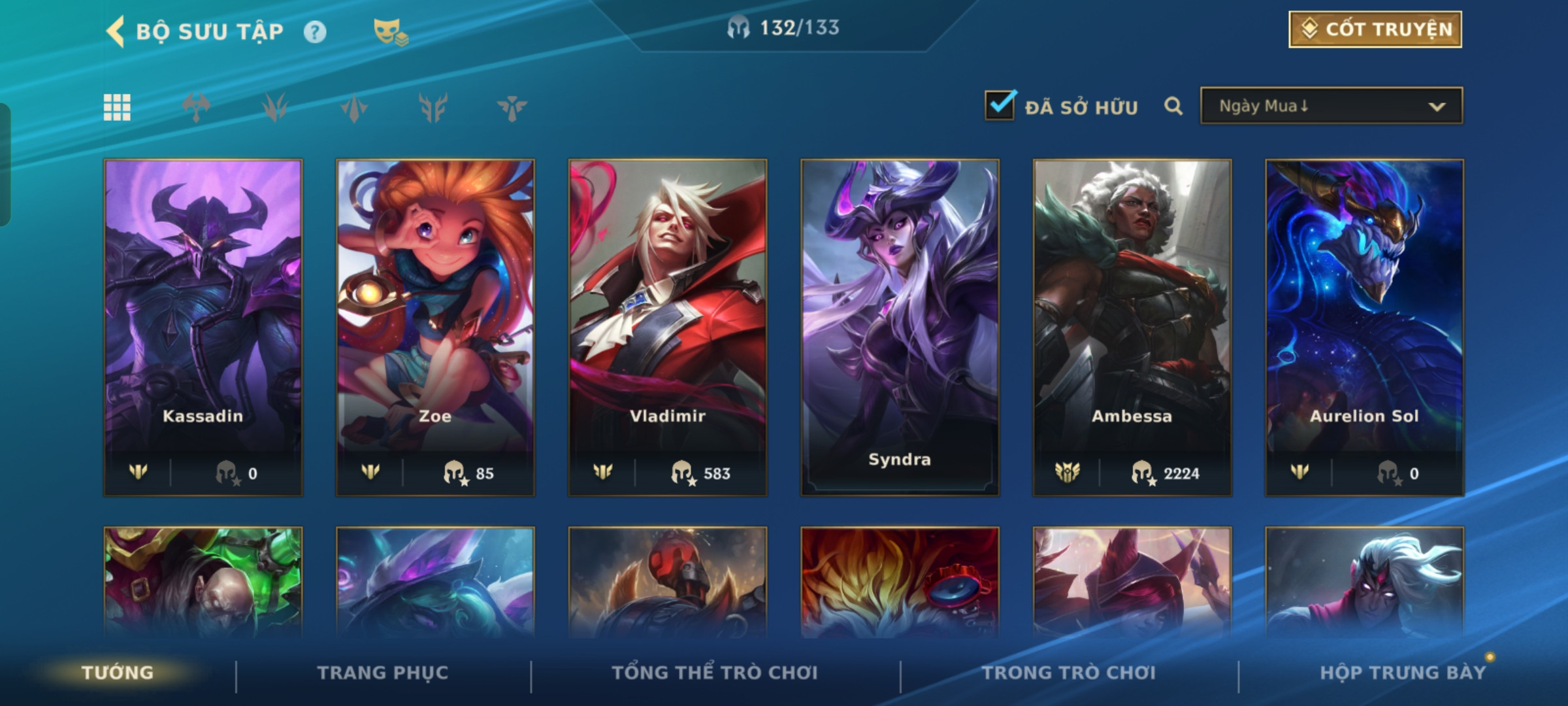Pick the Aurelion Sol champion card

pos(1364,327)
